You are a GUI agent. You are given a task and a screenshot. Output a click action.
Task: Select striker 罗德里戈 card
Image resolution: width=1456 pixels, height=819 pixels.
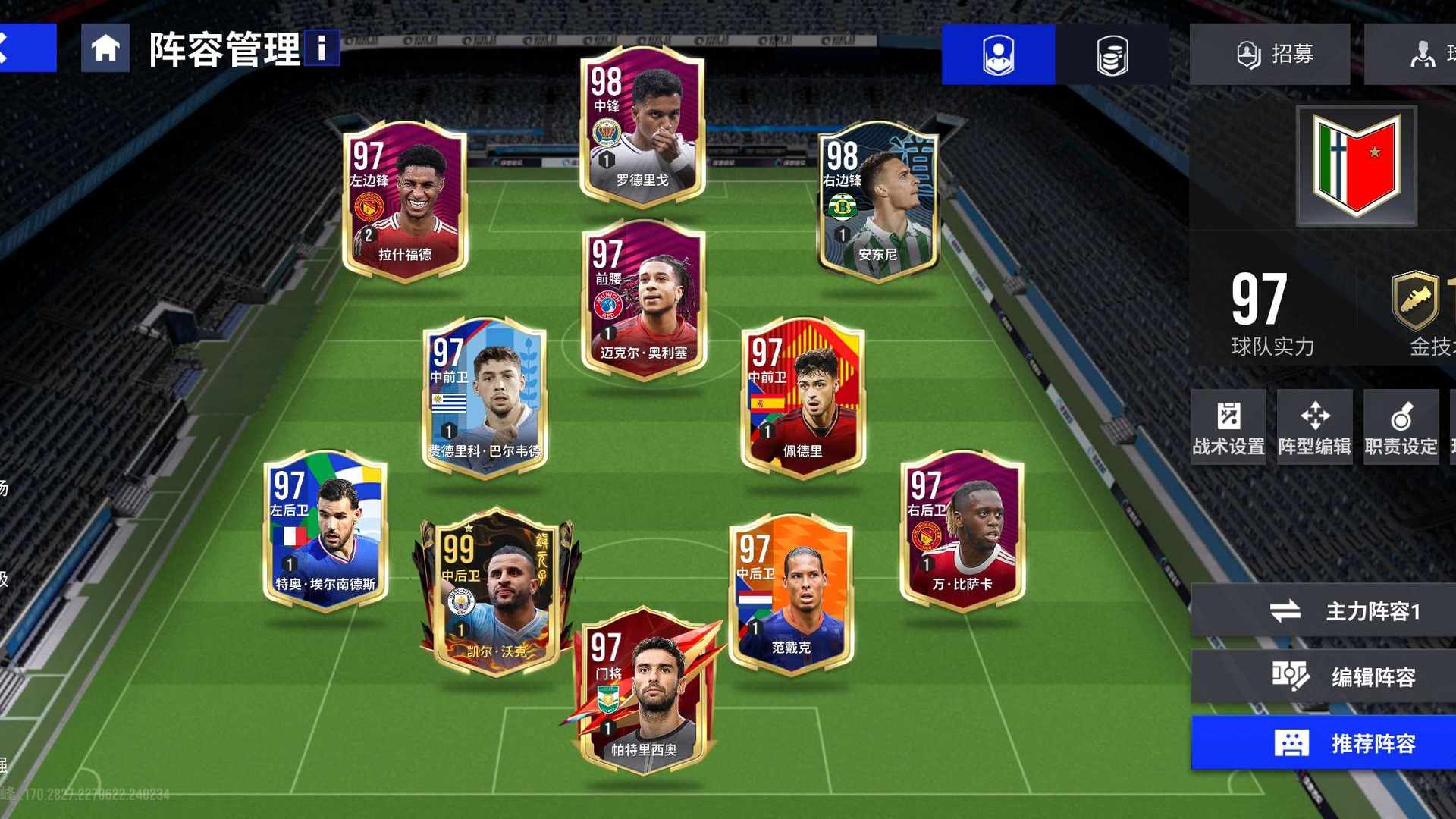point(642,127)
